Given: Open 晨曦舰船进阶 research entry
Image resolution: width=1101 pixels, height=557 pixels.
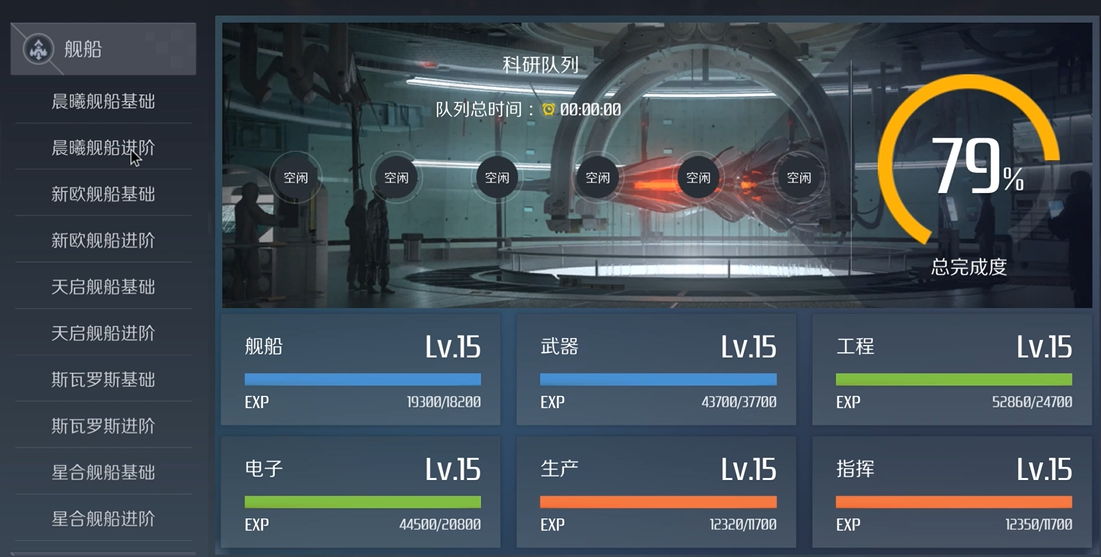Looking at the screenshot, I should click(x=103, y=148).
